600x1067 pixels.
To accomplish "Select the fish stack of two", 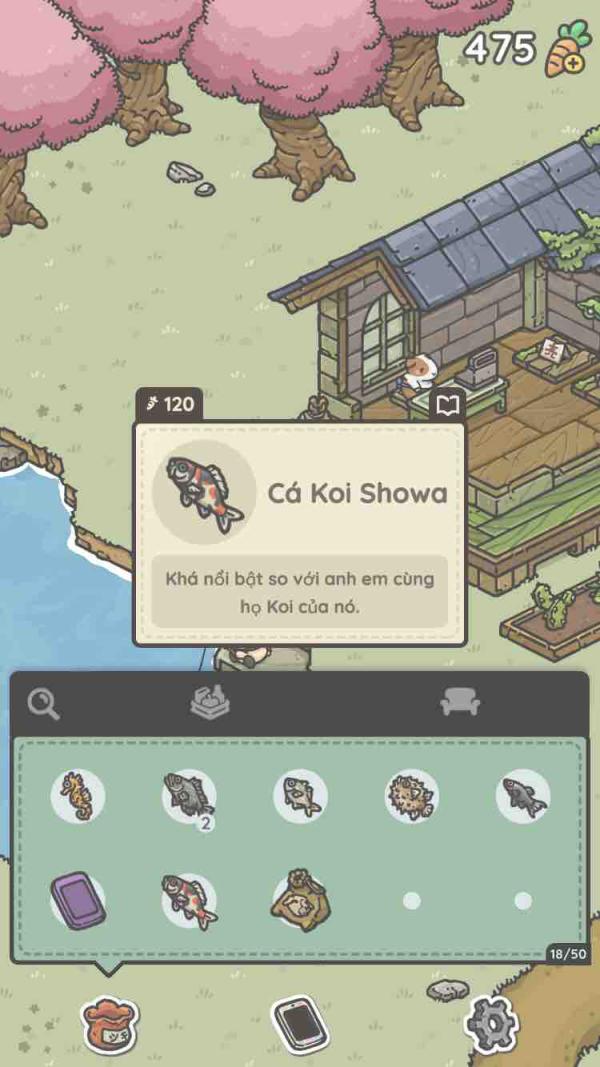I will (x=189, y=796).
